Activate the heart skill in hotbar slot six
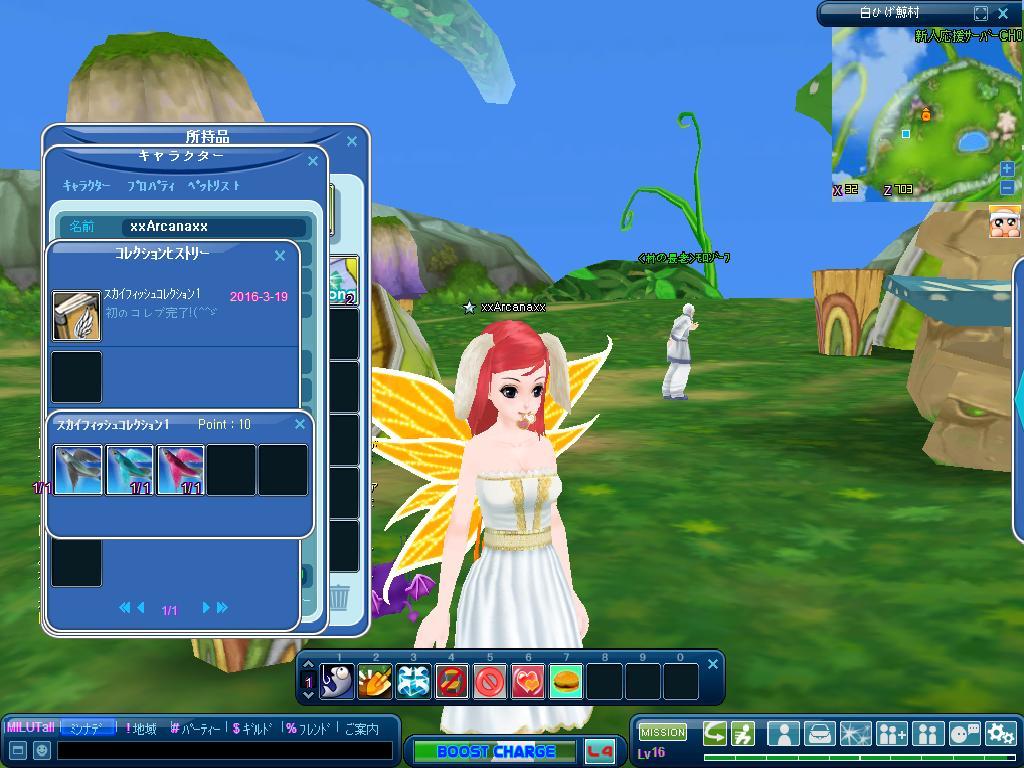The image size is (1024, 768). [x=528, y=682]
